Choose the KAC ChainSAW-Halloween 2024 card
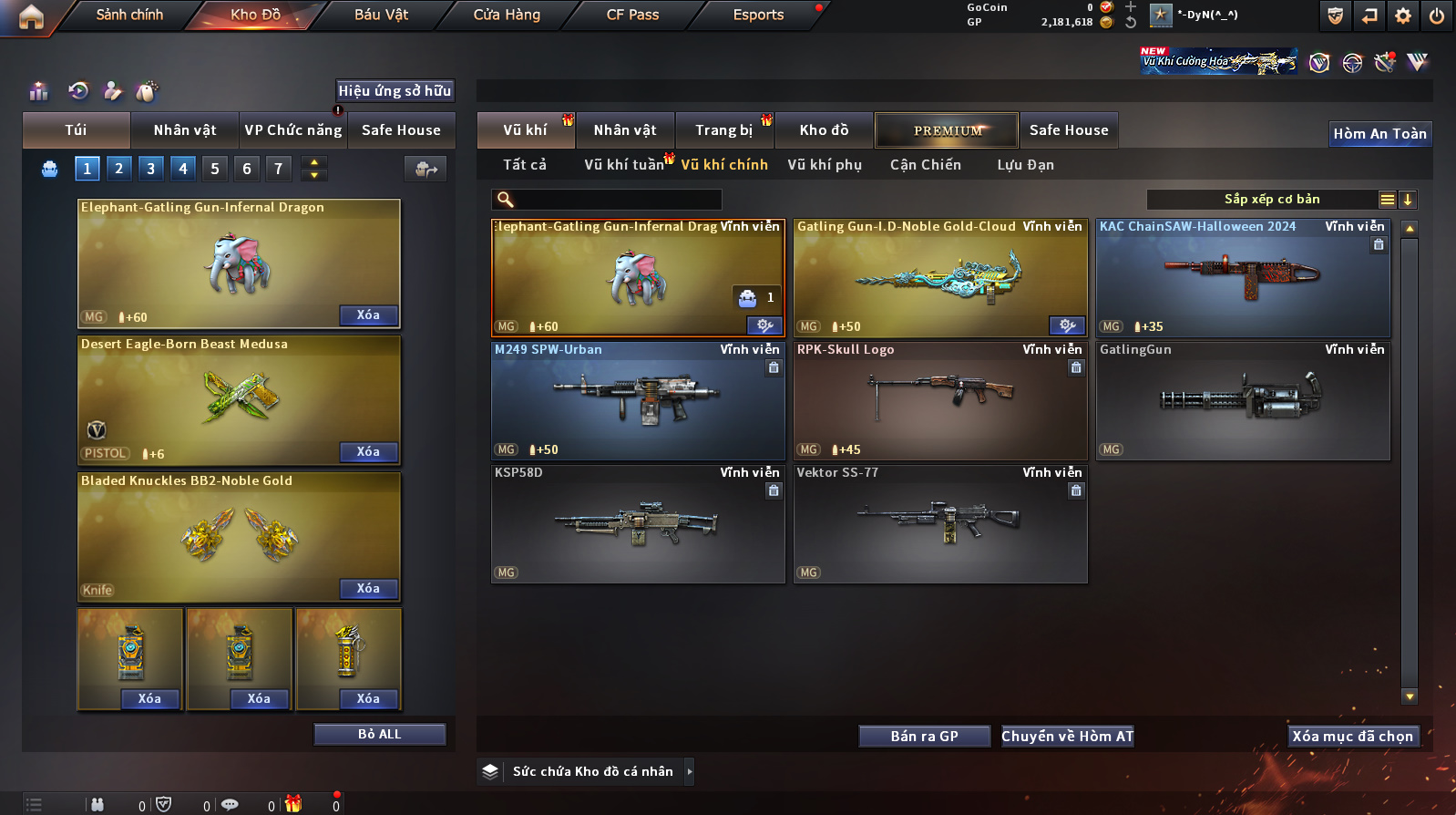Screen dimensions: 1456x815 pyautogui.click(x=1242, y=278)
